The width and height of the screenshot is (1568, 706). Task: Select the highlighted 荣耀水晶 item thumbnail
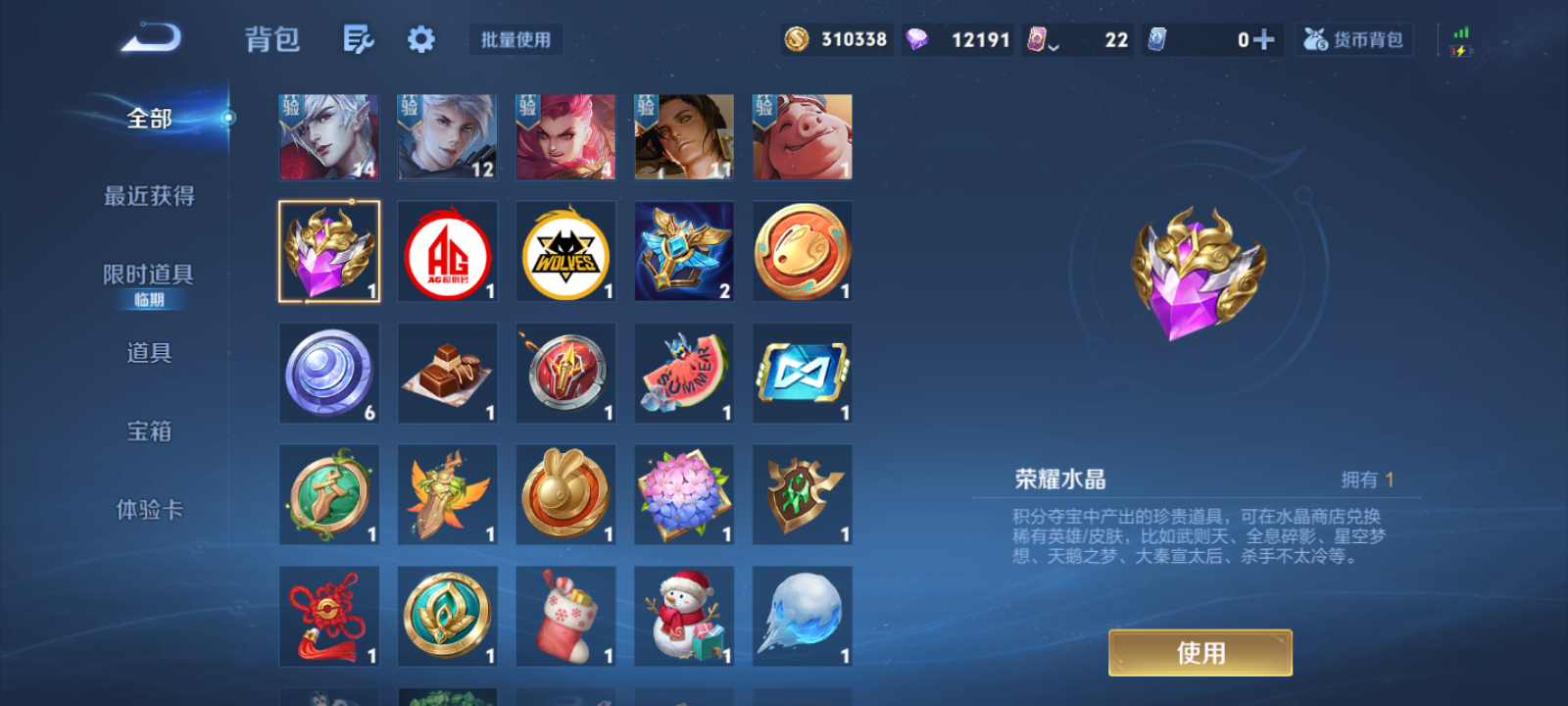click(329, 250)
